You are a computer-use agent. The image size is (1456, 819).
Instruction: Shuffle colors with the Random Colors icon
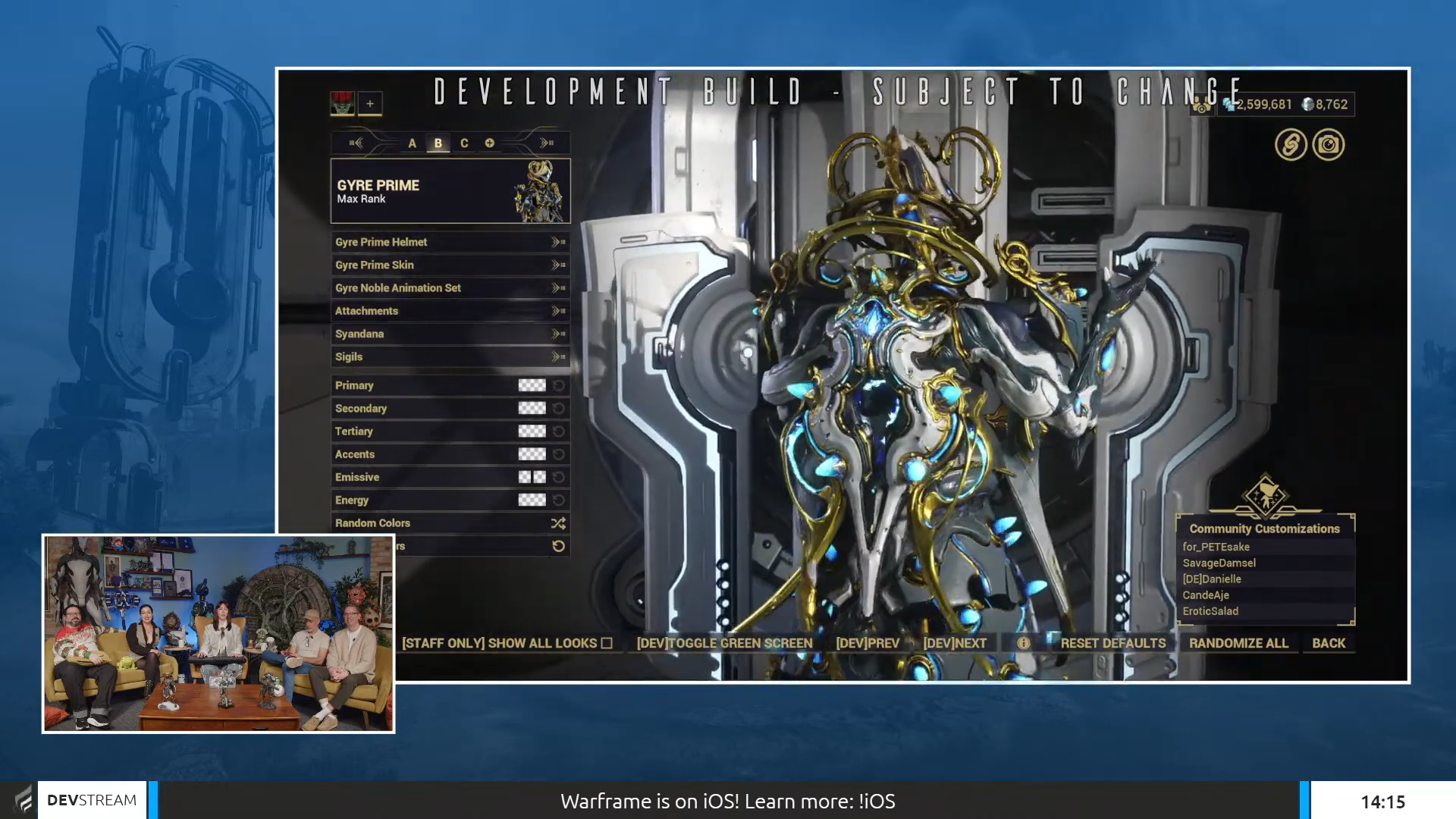click(557, 523)
